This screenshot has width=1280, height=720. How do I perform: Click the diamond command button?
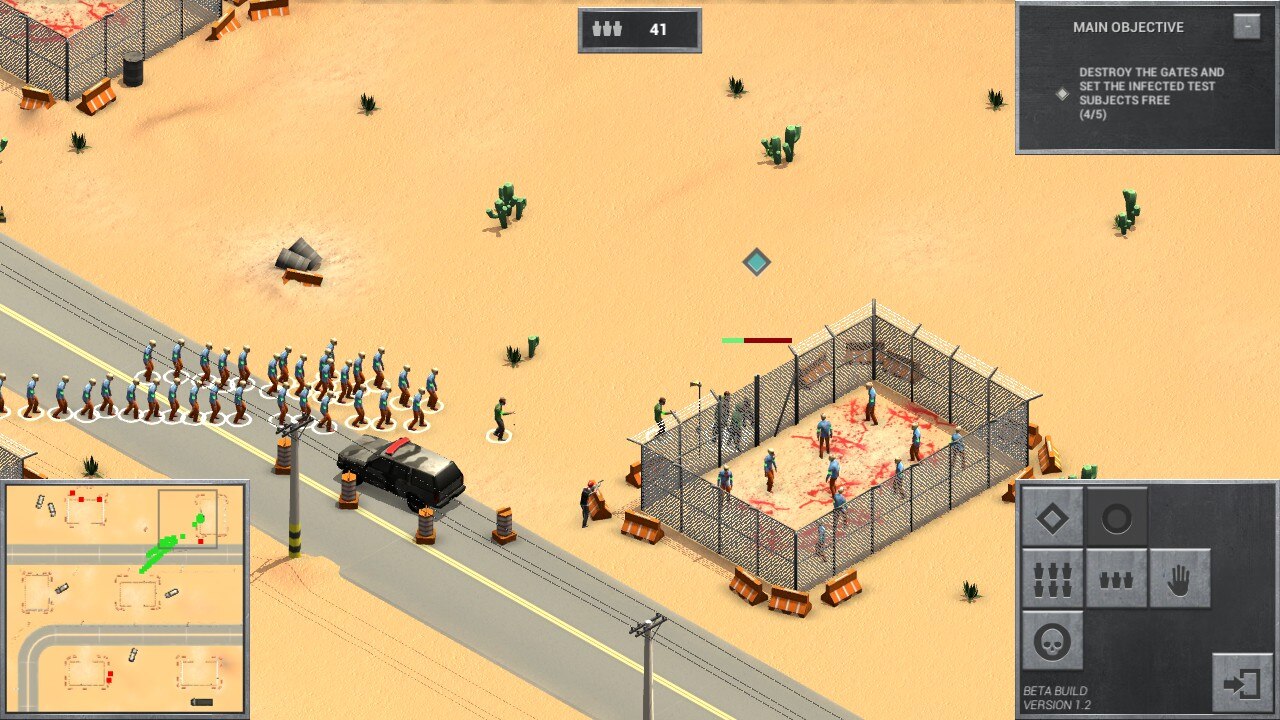(x=1052, y=517)
